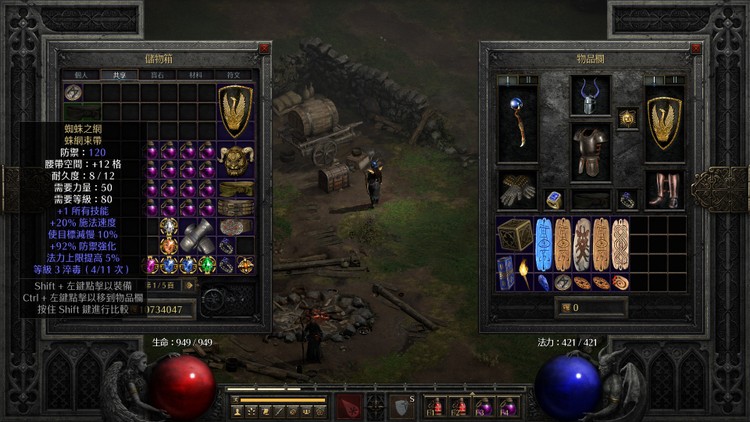Select the equipped gloves slot
The image size is (750, 422).
point(517,190)
